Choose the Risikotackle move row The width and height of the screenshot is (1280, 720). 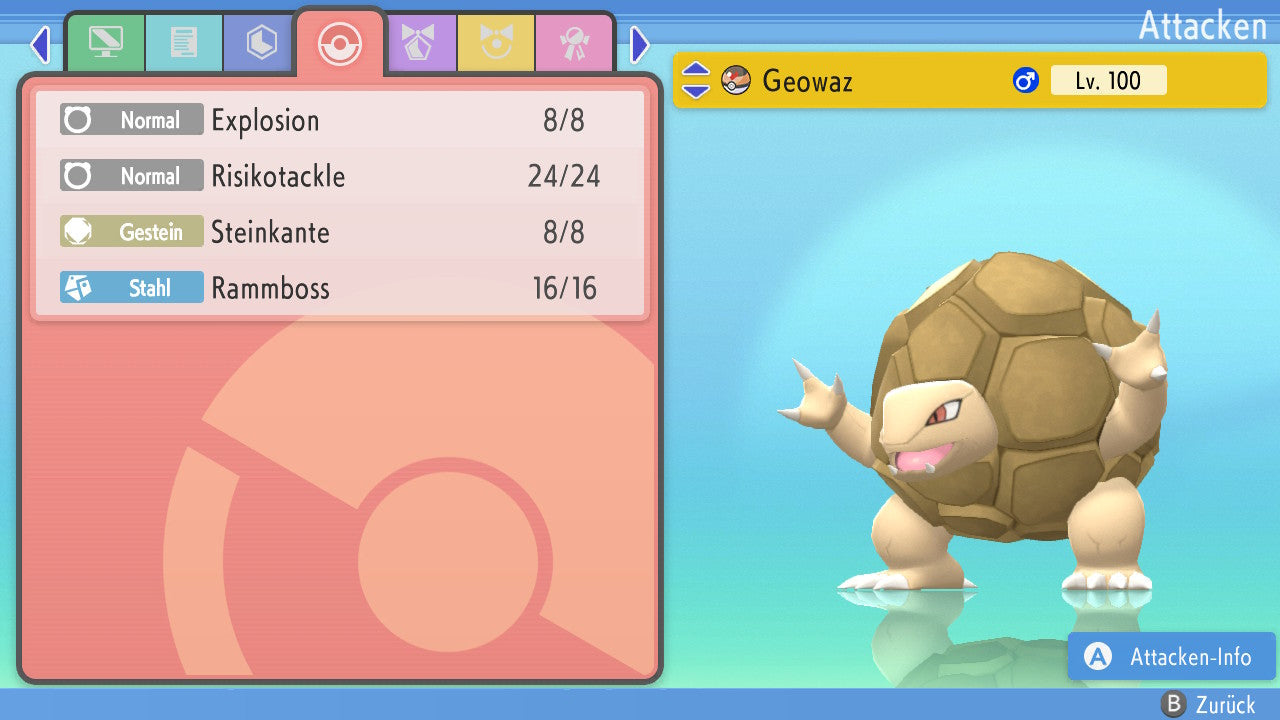pos(340,177)
